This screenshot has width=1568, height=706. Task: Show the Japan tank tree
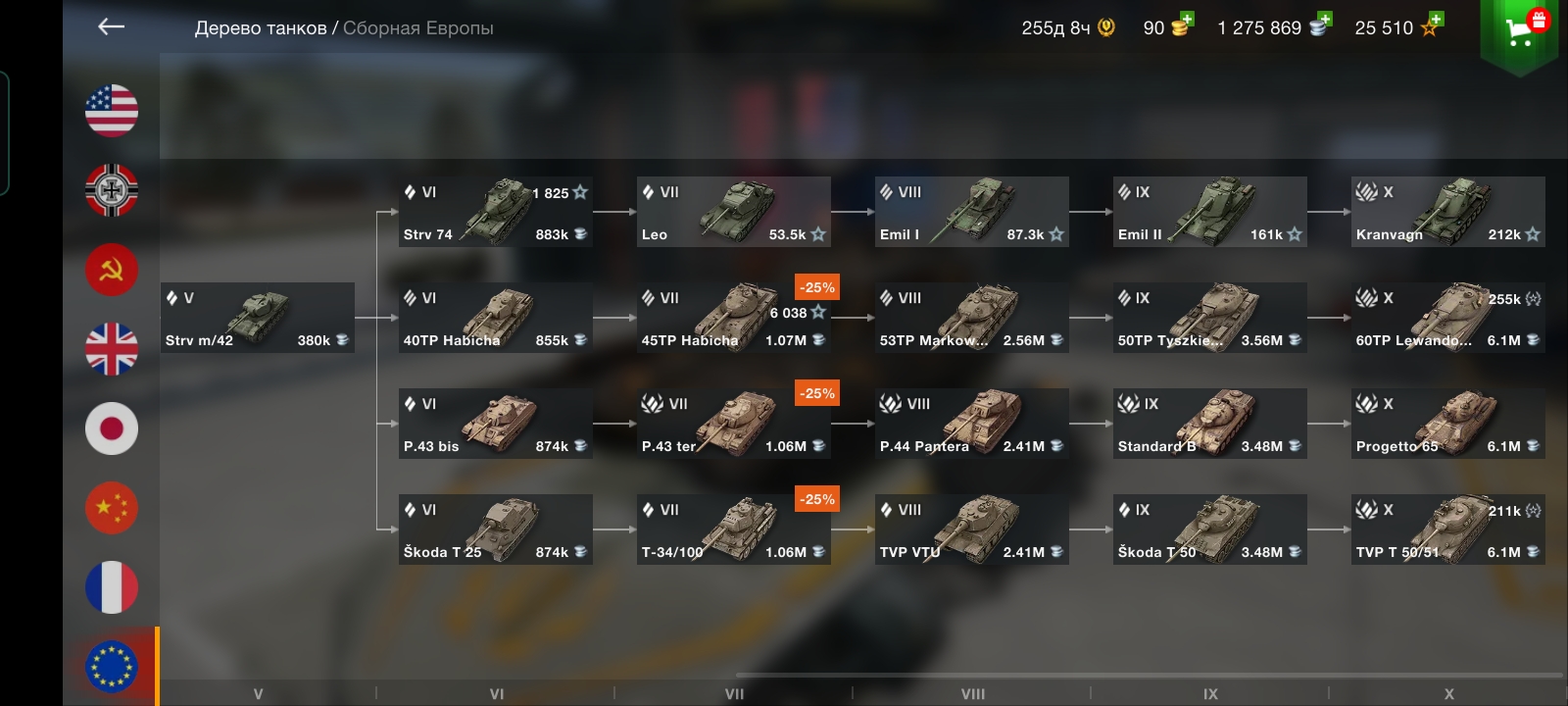coord(112,429)
